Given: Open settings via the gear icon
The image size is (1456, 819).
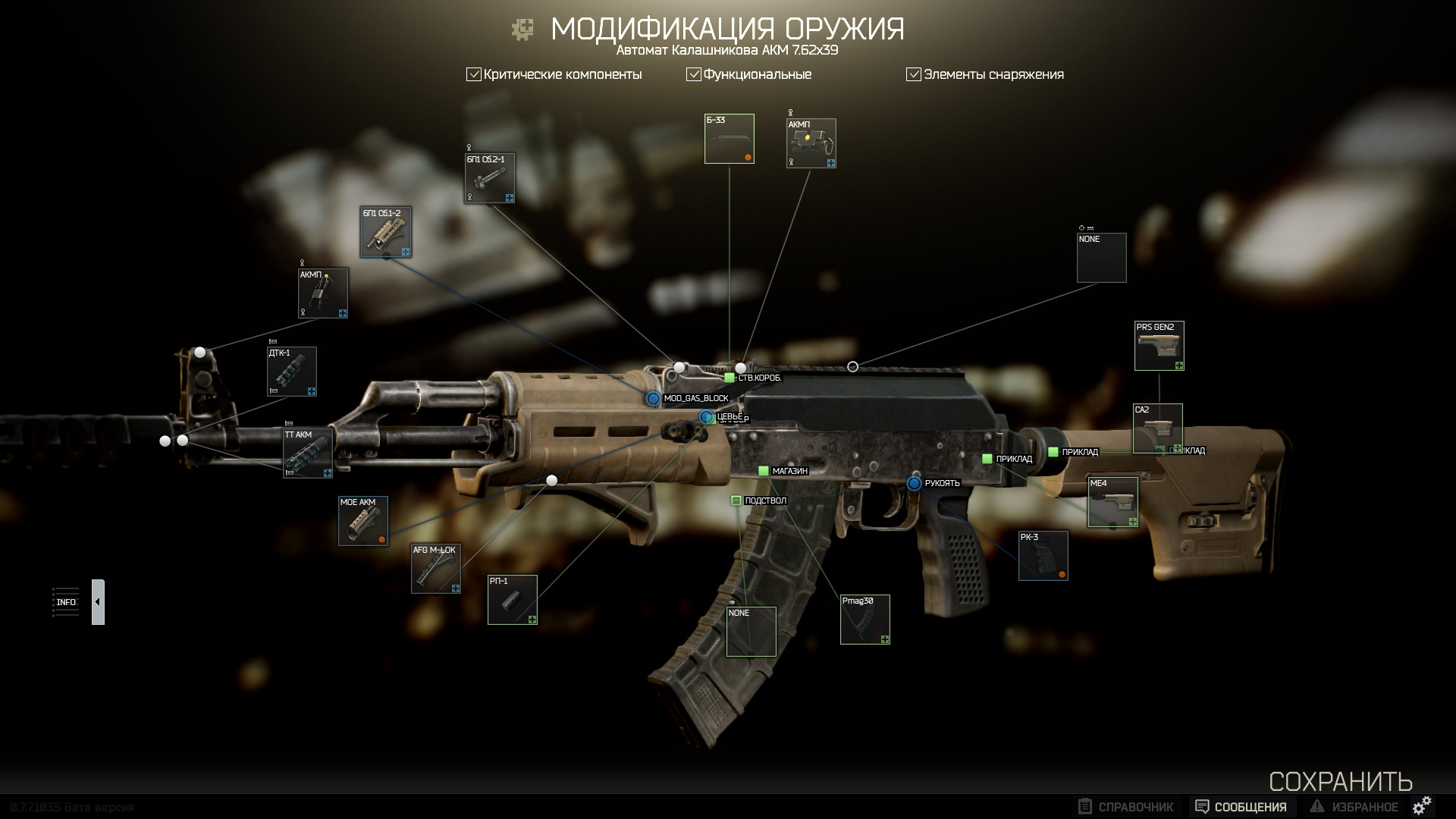Looking at the screenshot, I should 1423,805.
